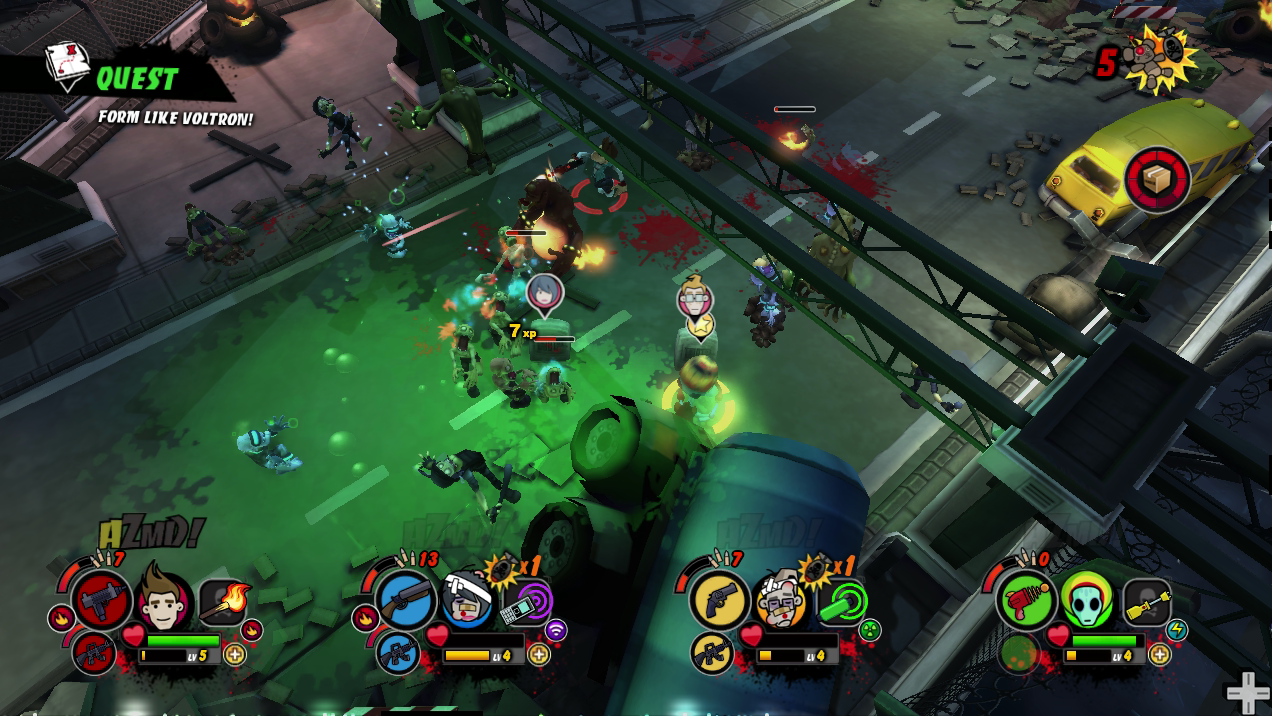Activate the flaming torch item
The height and width of the screenshot is (716, 1272).
[x=225, y=602]
